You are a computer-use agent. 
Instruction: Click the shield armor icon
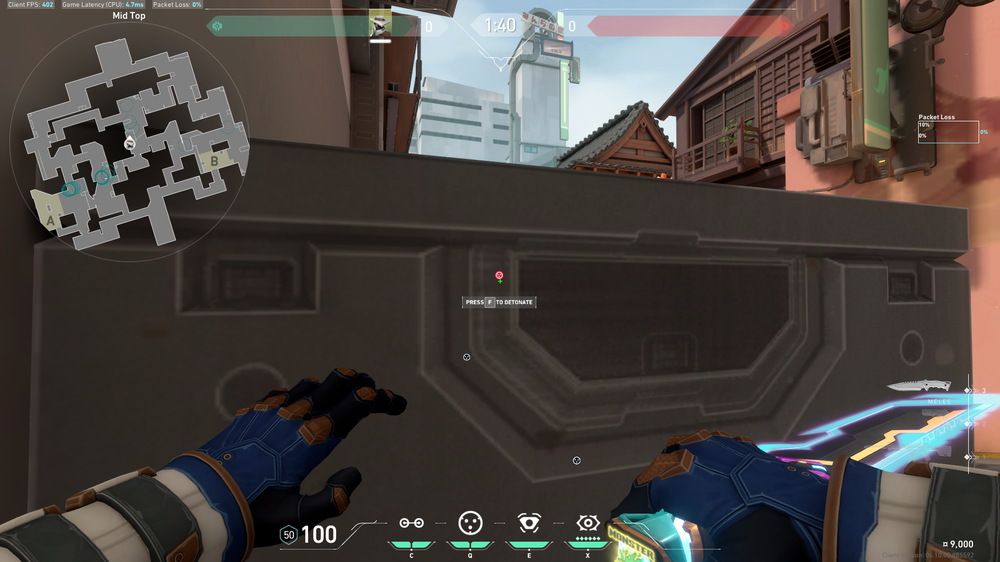[x=289, y=535]
